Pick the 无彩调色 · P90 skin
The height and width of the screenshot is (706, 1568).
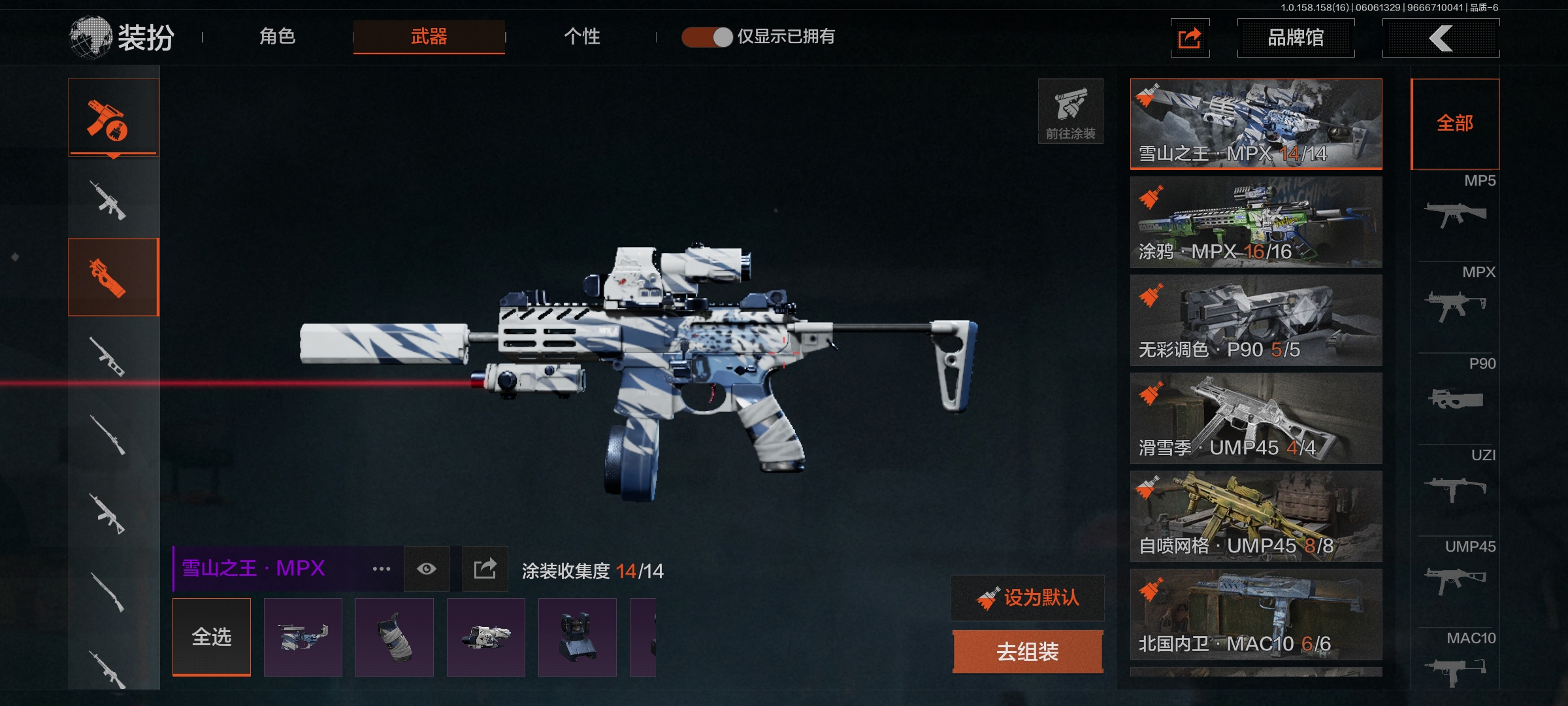(x=1256, y=320)
